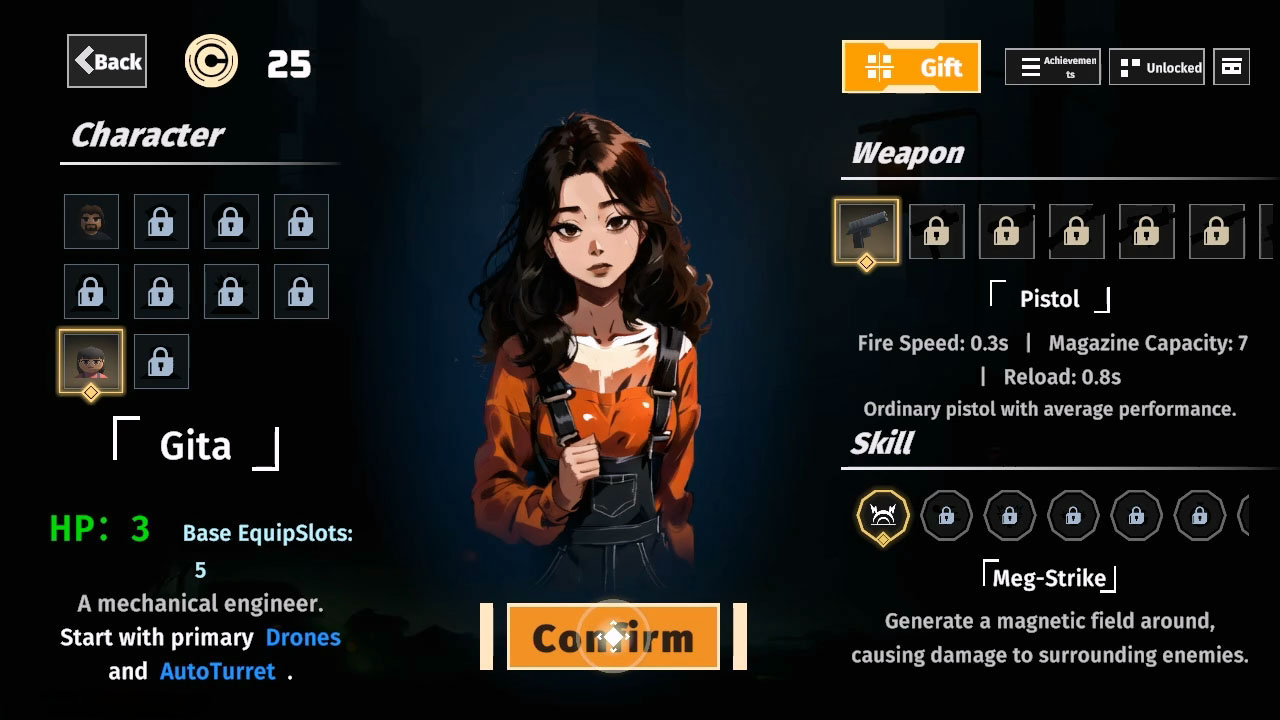Screen dimensions: 1280x720
Task: Expand the Gift rewards panel
Action: click(x=911, y=66)
